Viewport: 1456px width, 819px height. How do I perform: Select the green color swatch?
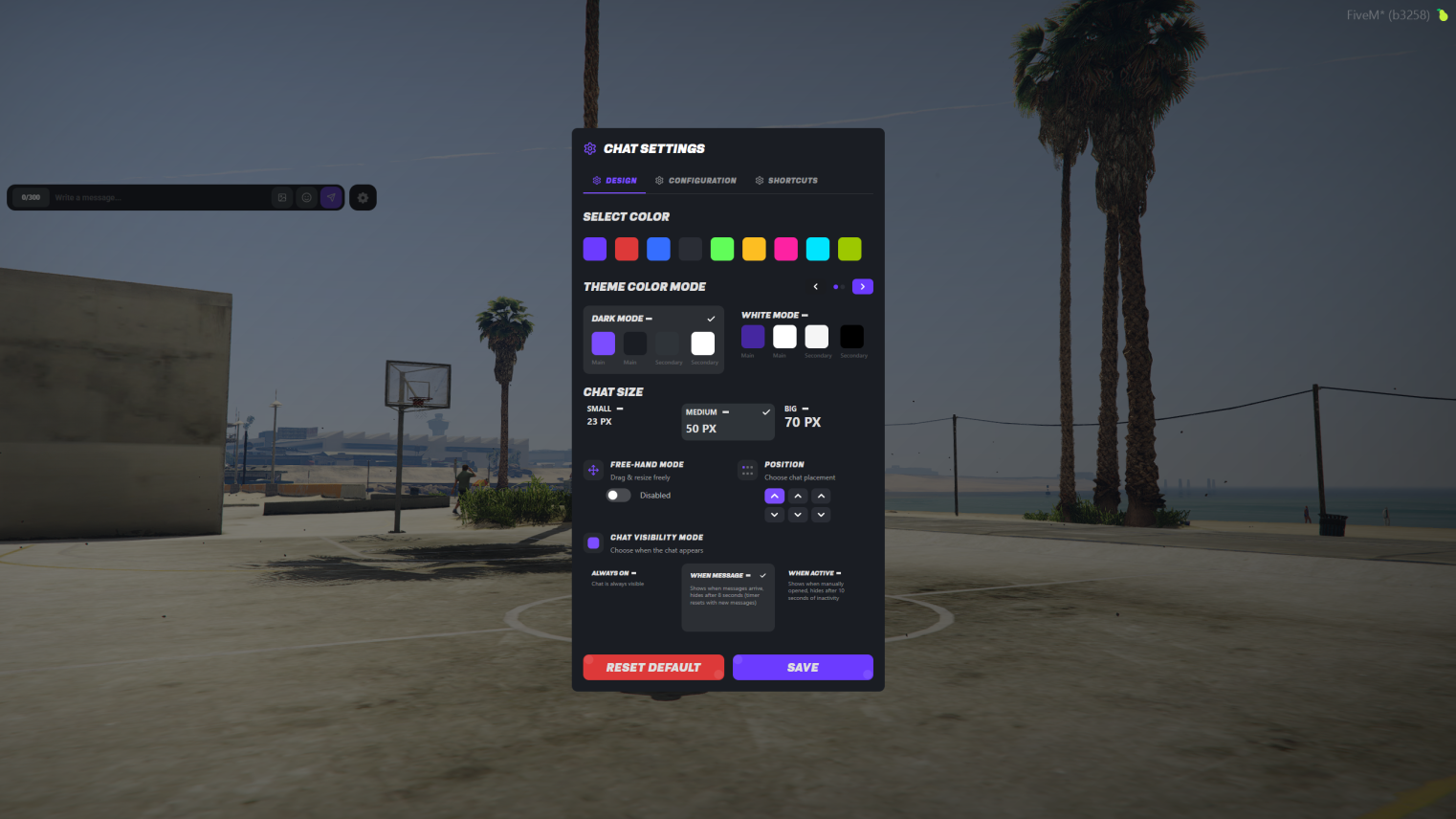click(x=722, y=249)
